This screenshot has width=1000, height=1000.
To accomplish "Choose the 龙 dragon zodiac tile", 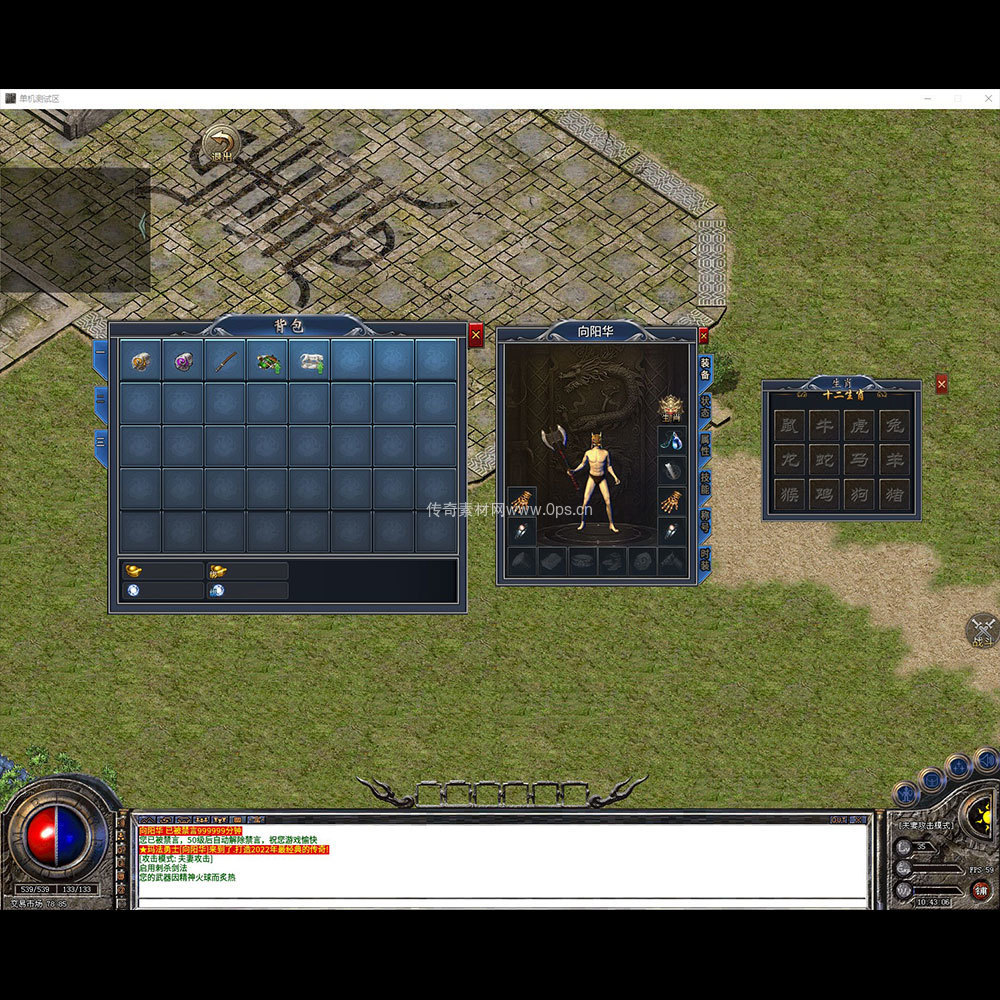I will (x=790, y=459).
